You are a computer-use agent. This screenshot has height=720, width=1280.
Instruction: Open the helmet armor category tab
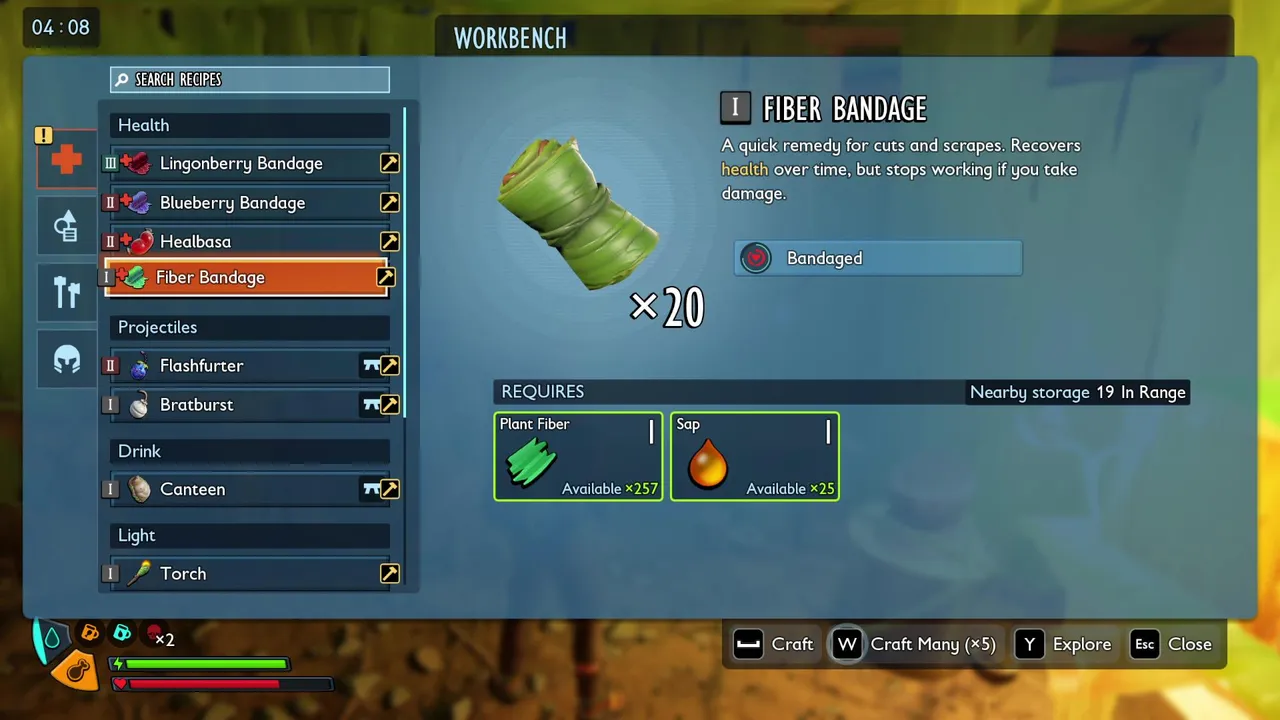(x=67, y=359)
